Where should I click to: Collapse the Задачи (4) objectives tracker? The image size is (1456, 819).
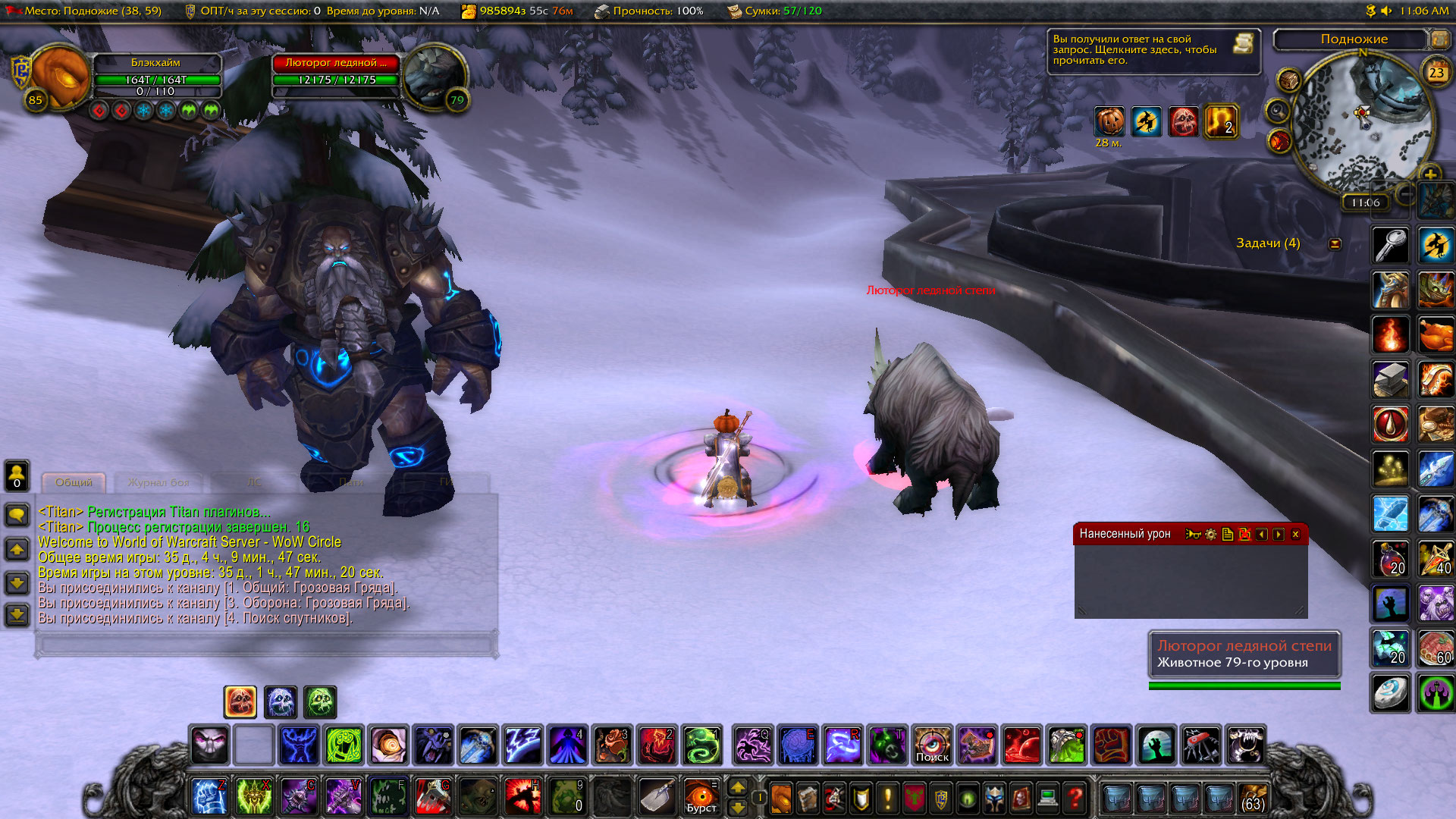(x=1335, y=244)
